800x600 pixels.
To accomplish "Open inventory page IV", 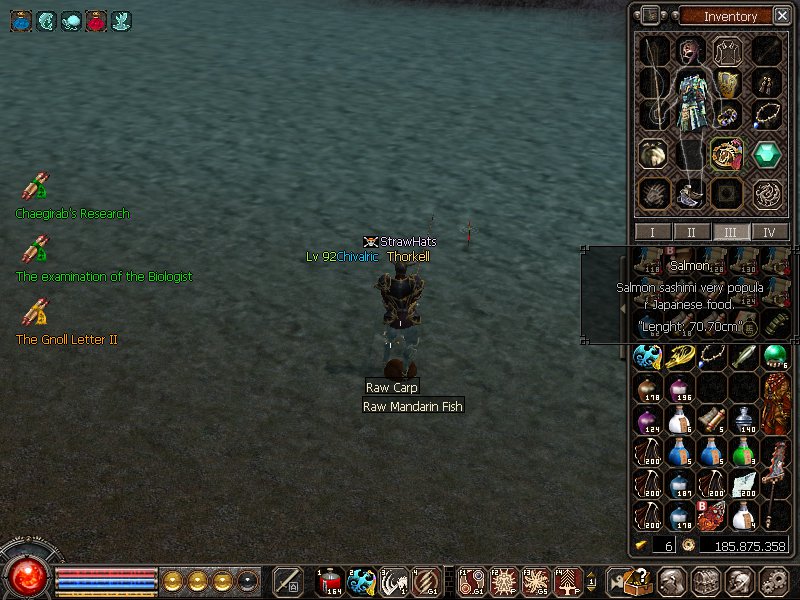I will click(x=770, y=232).
